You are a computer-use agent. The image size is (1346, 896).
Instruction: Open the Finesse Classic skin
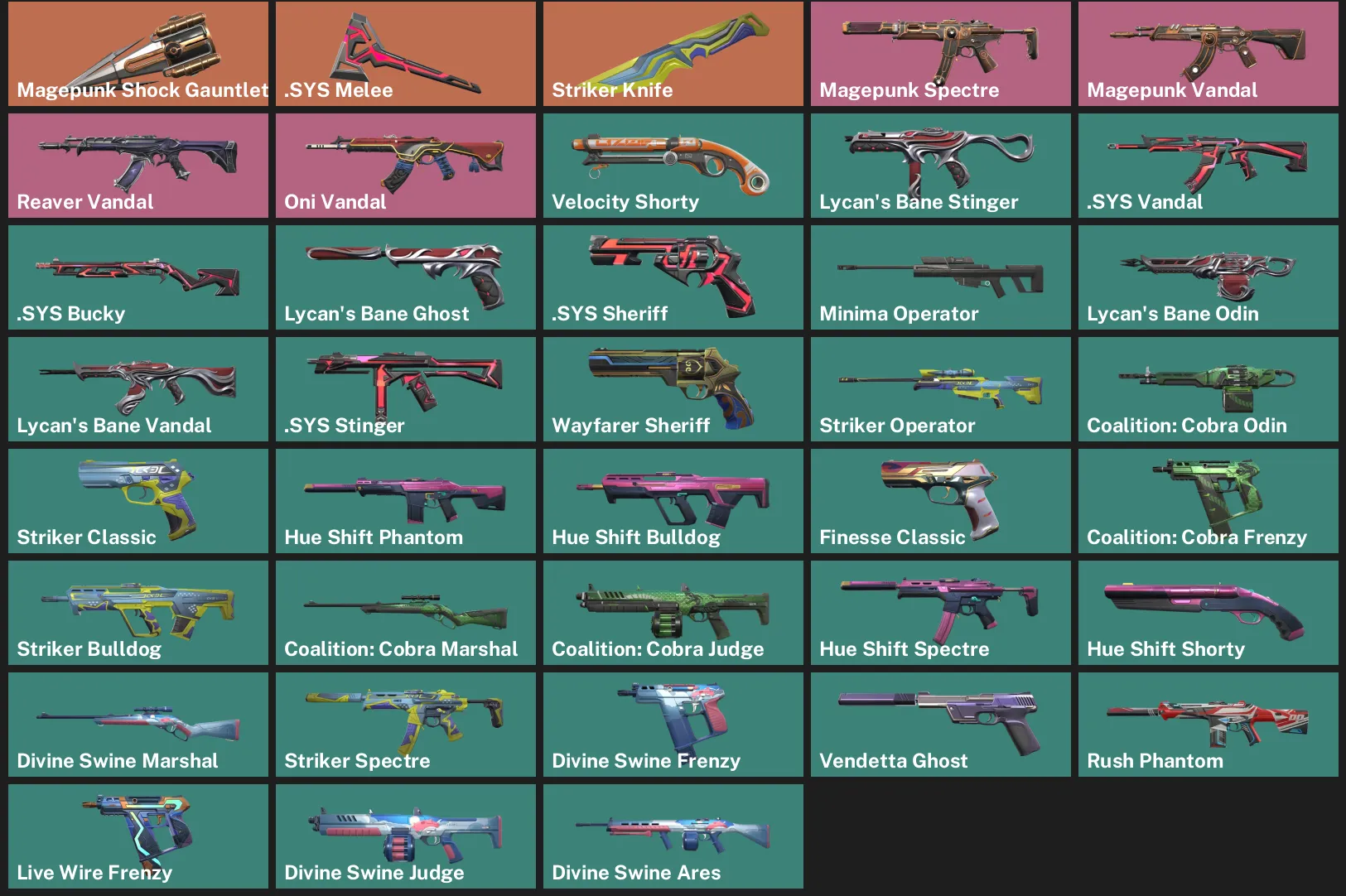[x=940, y=500]
